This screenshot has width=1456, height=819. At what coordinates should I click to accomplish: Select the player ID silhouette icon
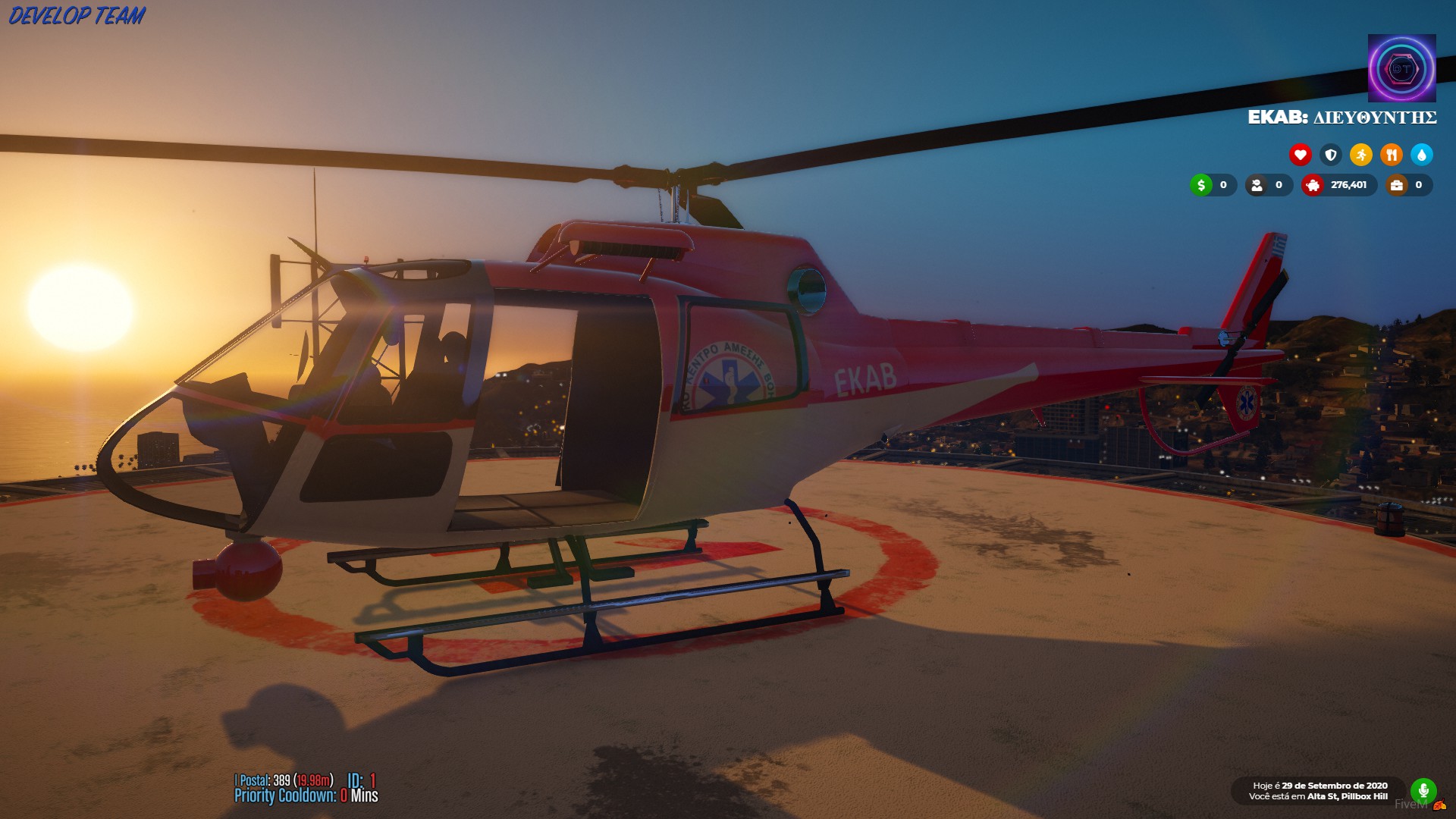pos(1257,185)
